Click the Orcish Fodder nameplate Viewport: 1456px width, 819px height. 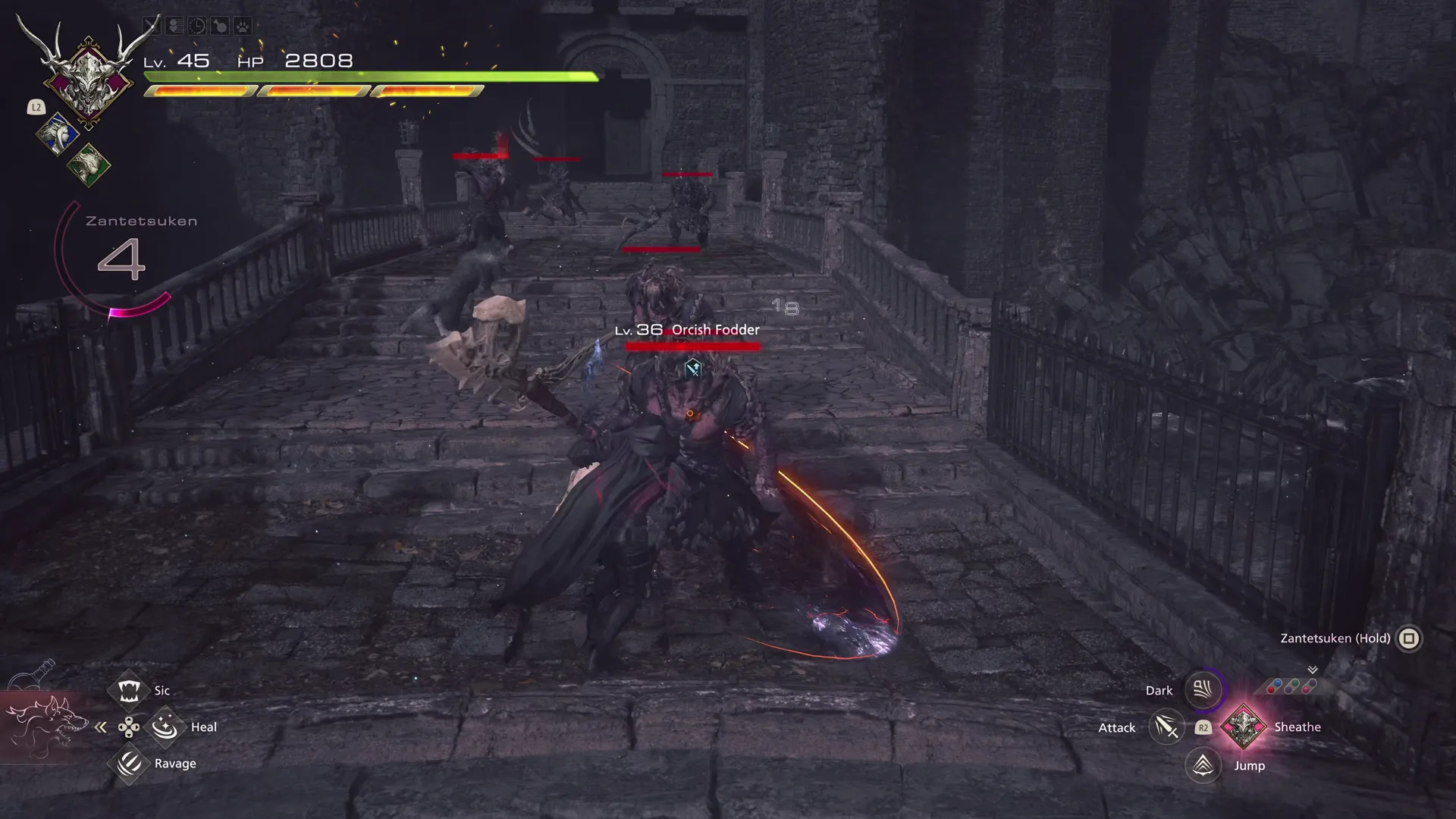tap(687, 330)
